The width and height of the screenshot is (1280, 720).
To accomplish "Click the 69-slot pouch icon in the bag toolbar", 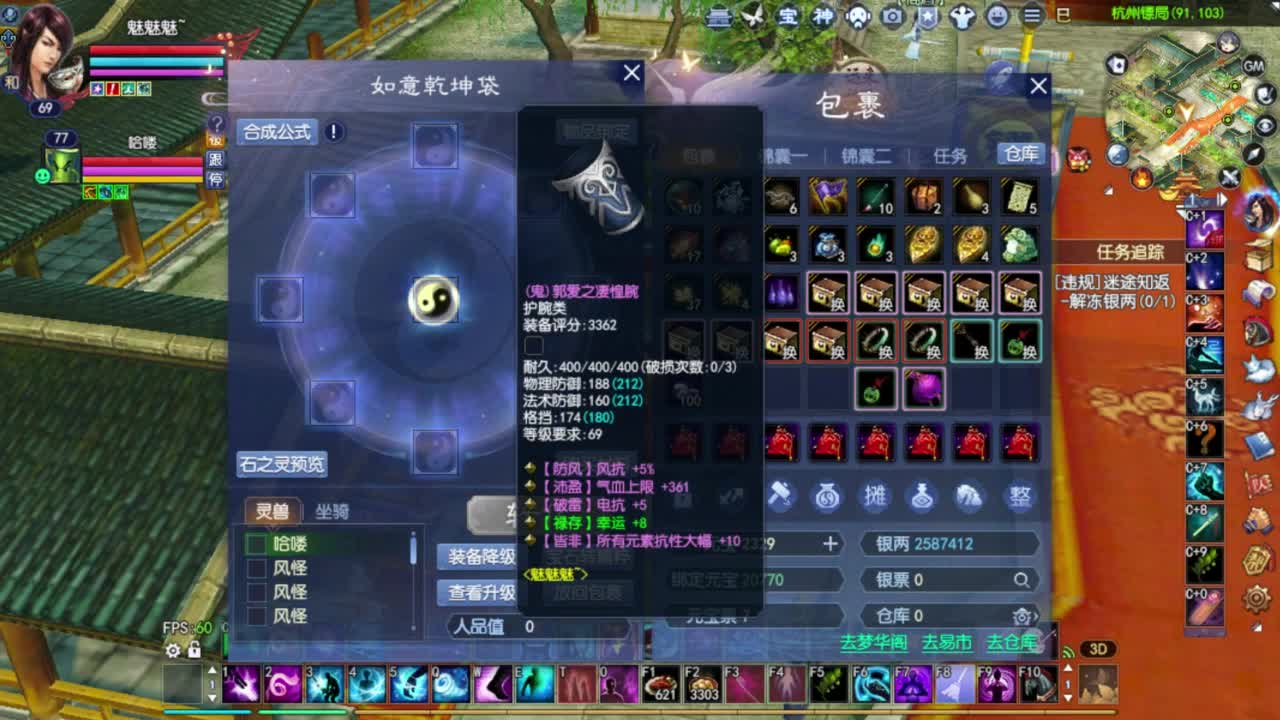I will [826, 495].
